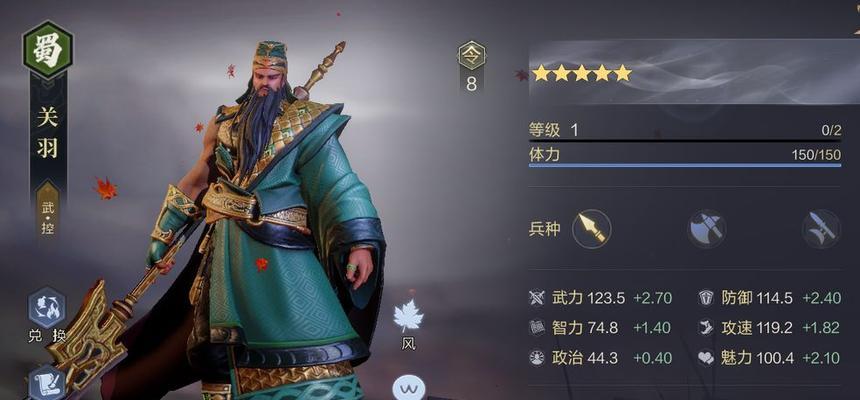Click the 蜀 faction hexagon badge
This screenshot has height=400, width=860.
47,50
